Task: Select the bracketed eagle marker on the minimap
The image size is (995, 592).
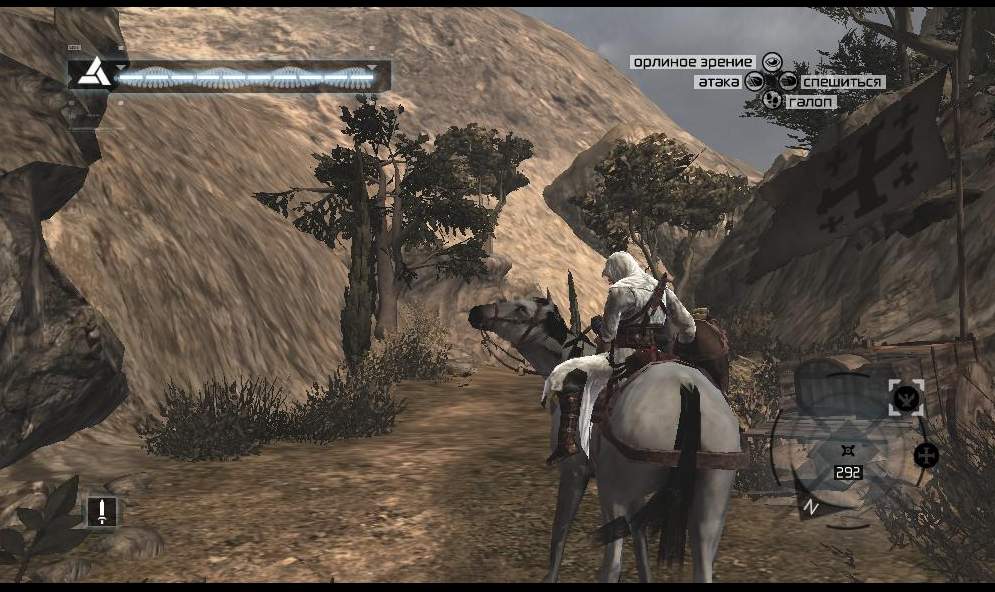Action: (905, 398)
